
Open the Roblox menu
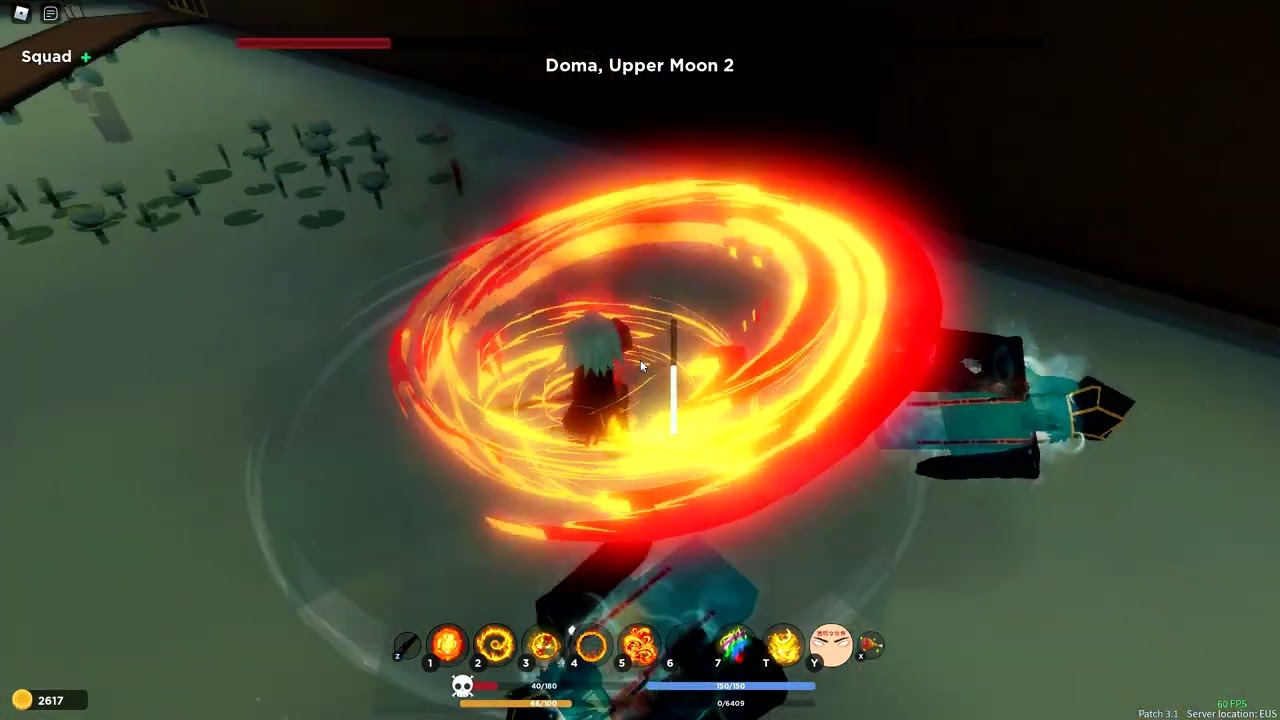tap(21, 14)
